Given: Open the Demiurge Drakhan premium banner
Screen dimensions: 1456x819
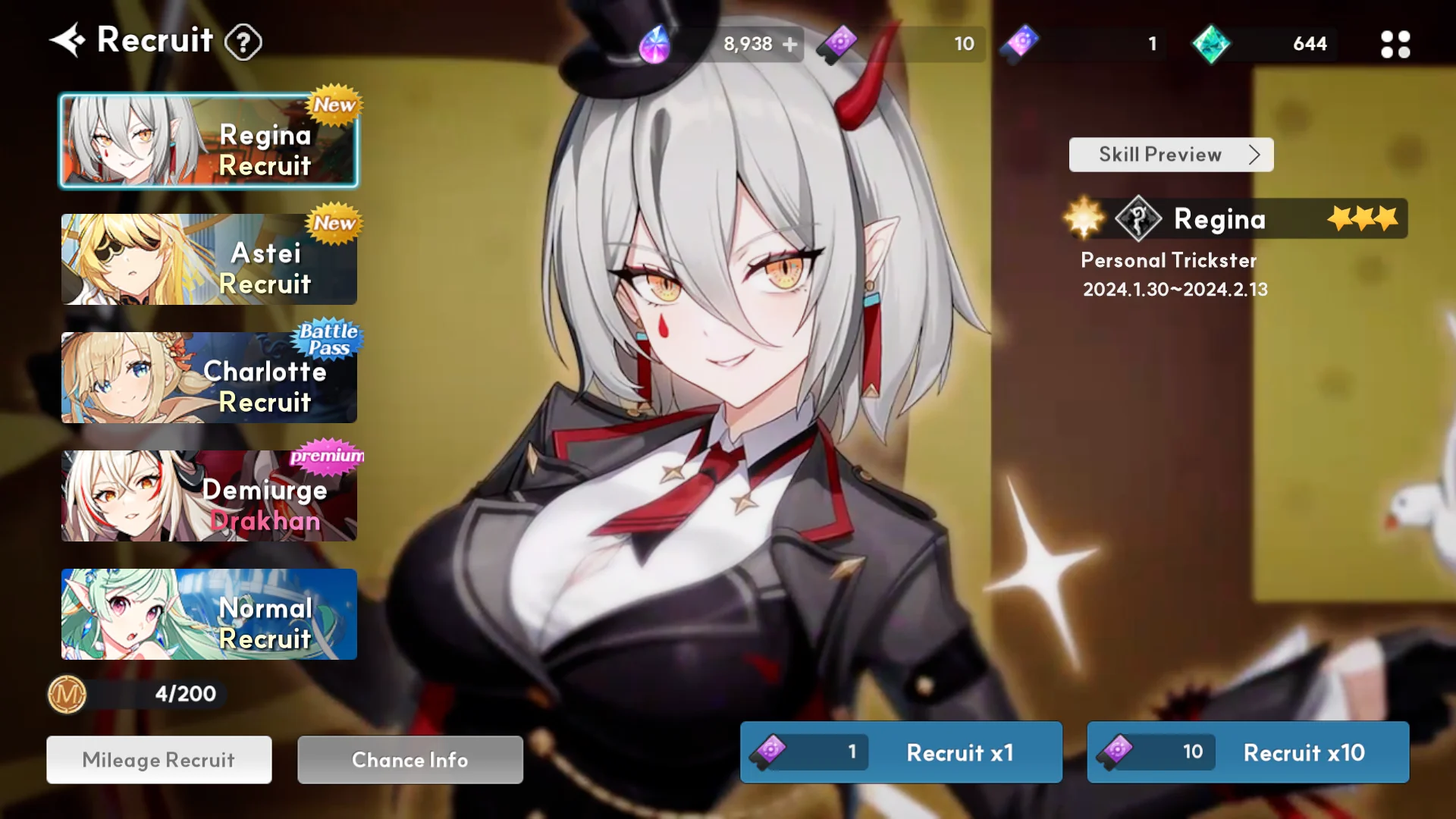Looking at the screenshot, I should (209, 496).
